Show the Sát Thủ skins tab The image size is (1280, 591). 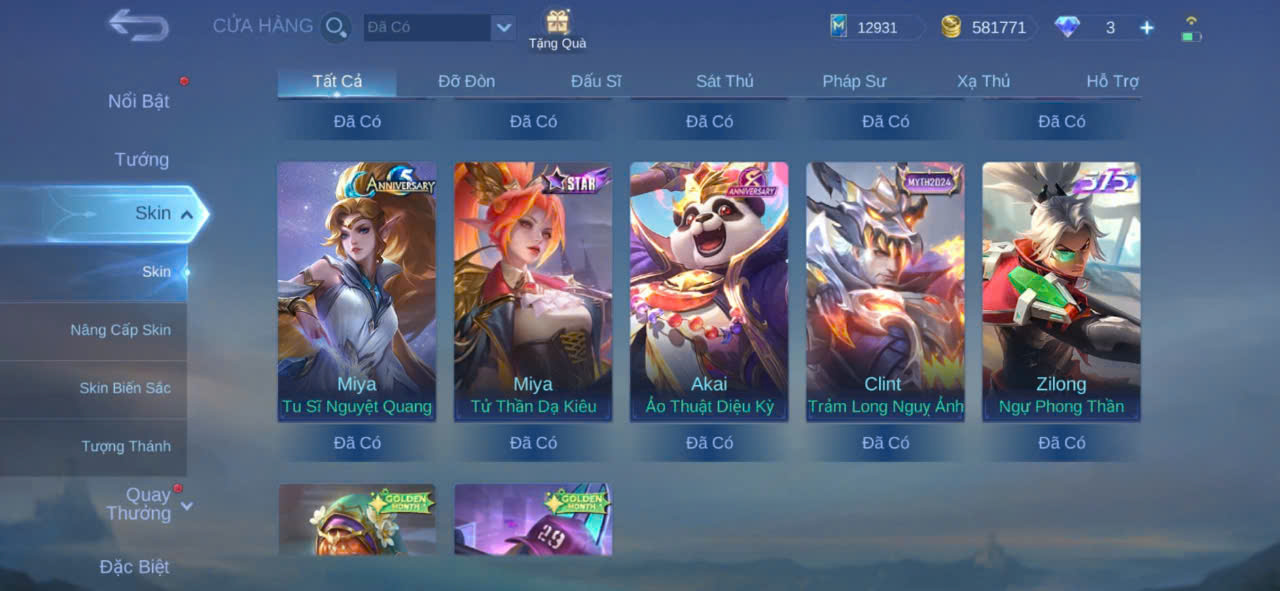click(725, 81)
